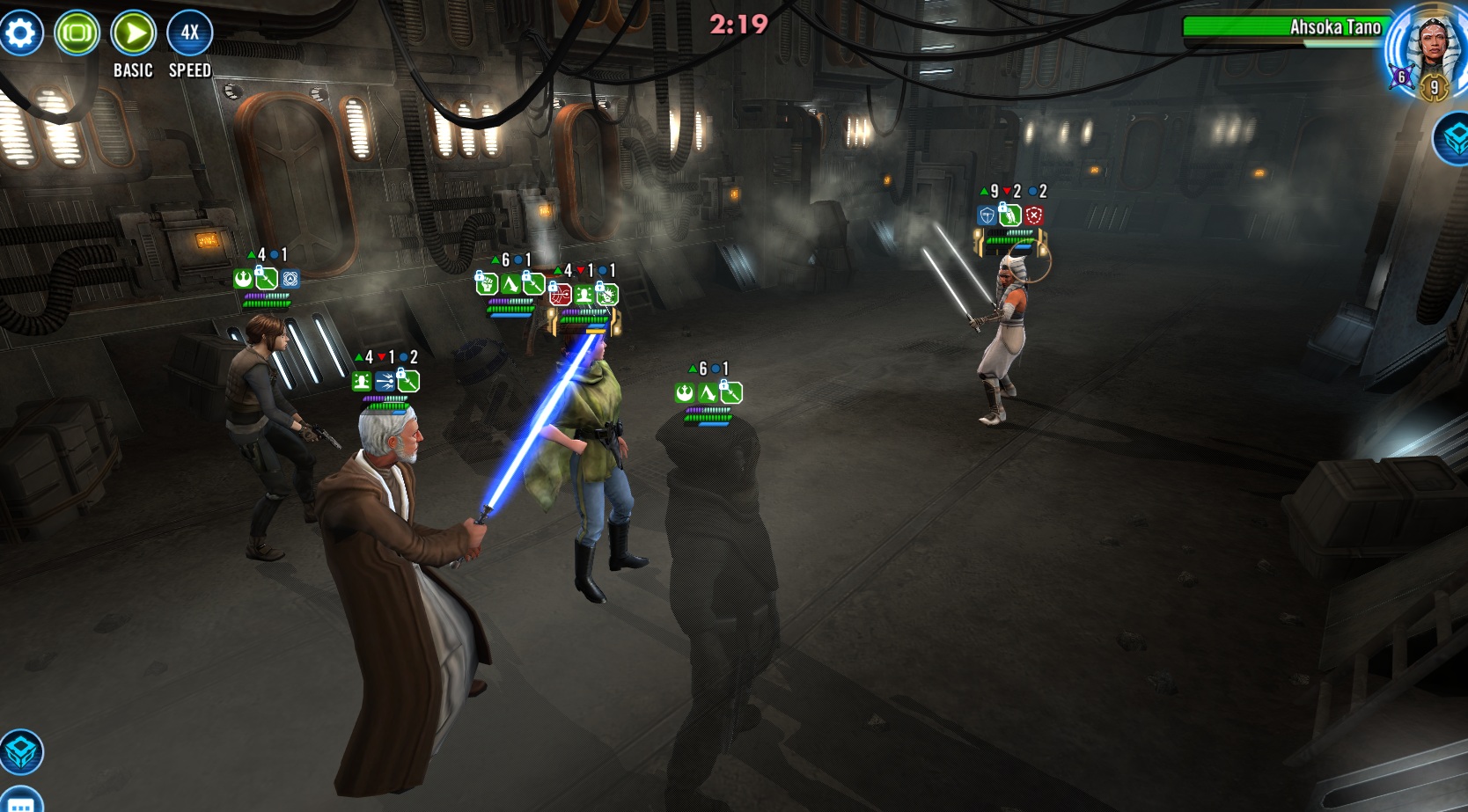Click the blue cube icon at bottom left

click(x=21, y=752)
